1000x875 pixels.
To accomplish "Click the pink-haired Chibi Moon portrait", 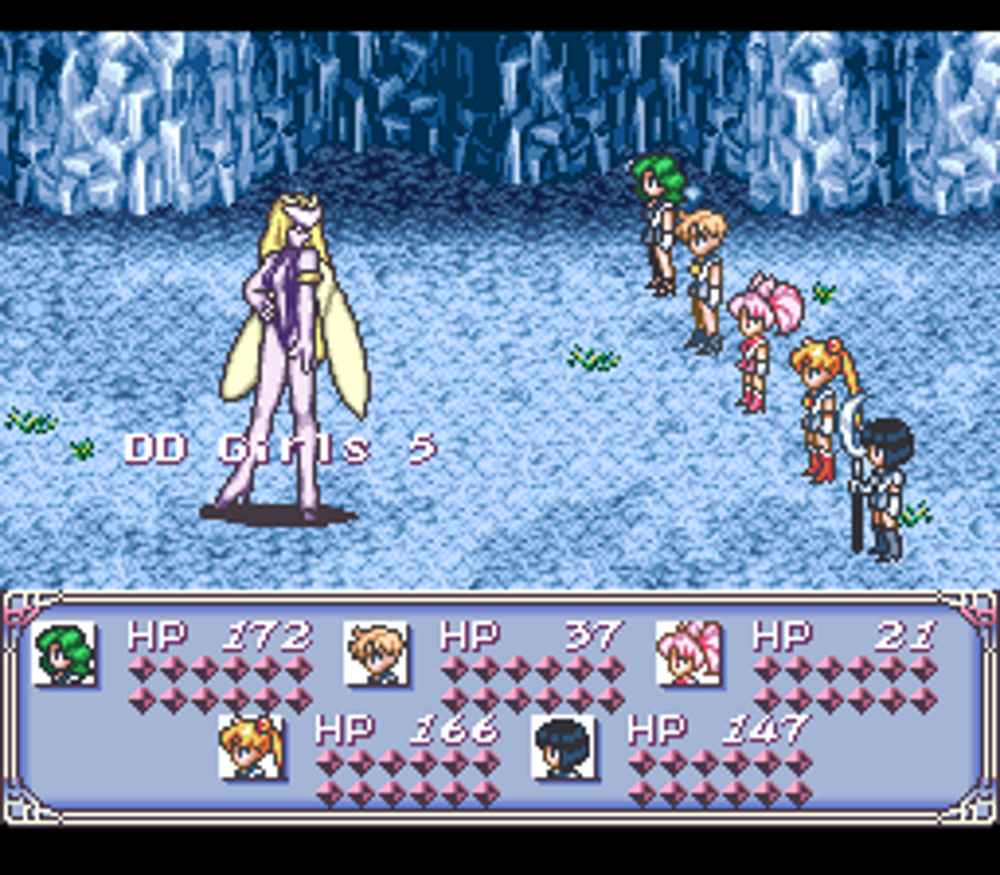I will [689, 653].
